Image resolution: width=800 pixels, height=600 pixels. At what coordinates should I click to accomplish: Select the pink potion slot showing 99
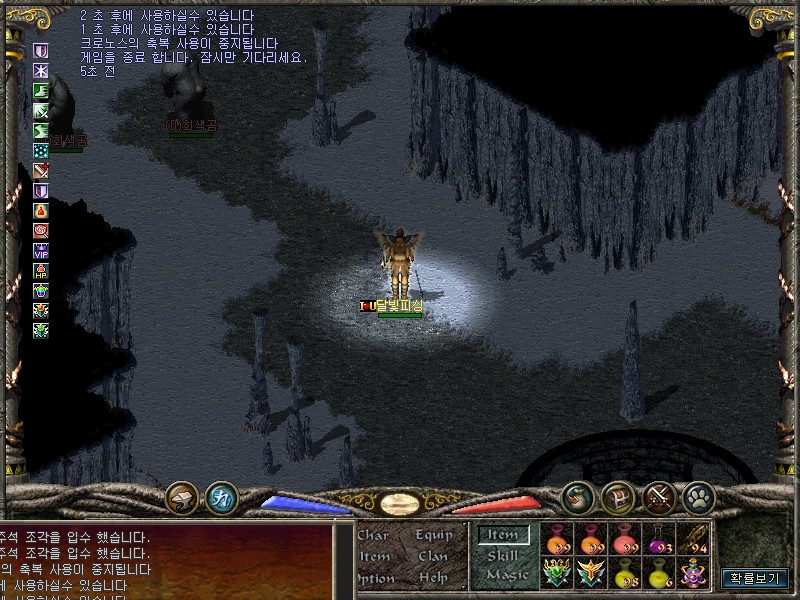click(x=625, y=539)
